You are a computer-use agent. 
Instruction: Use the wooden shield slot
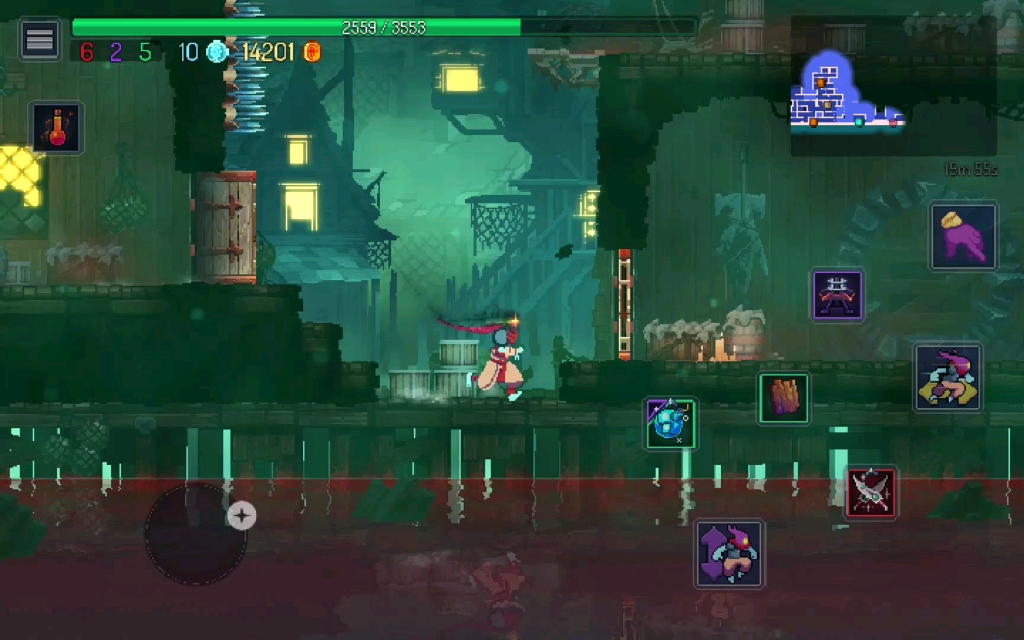click(x=784, y=398)
